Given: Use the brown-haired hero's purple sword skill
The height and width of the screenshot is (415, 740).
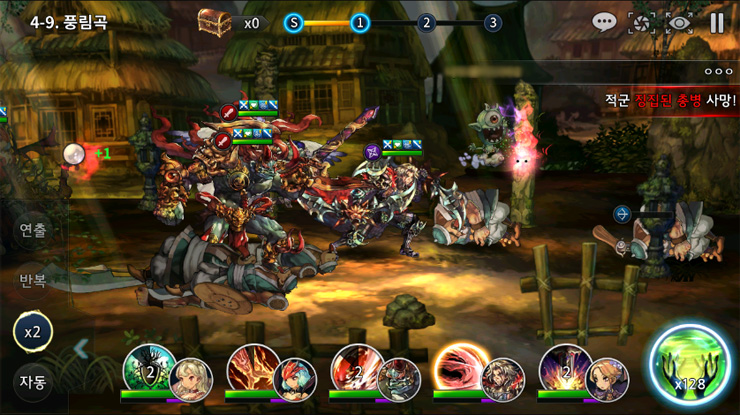Looking at the screenshot, I should click(x=563, y=368).
